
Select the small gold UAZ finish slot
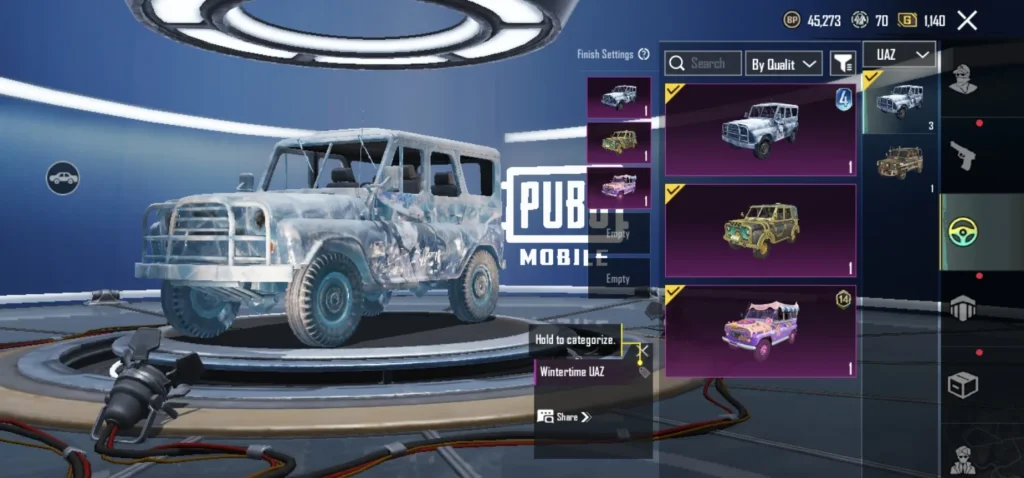click(619, 142)
